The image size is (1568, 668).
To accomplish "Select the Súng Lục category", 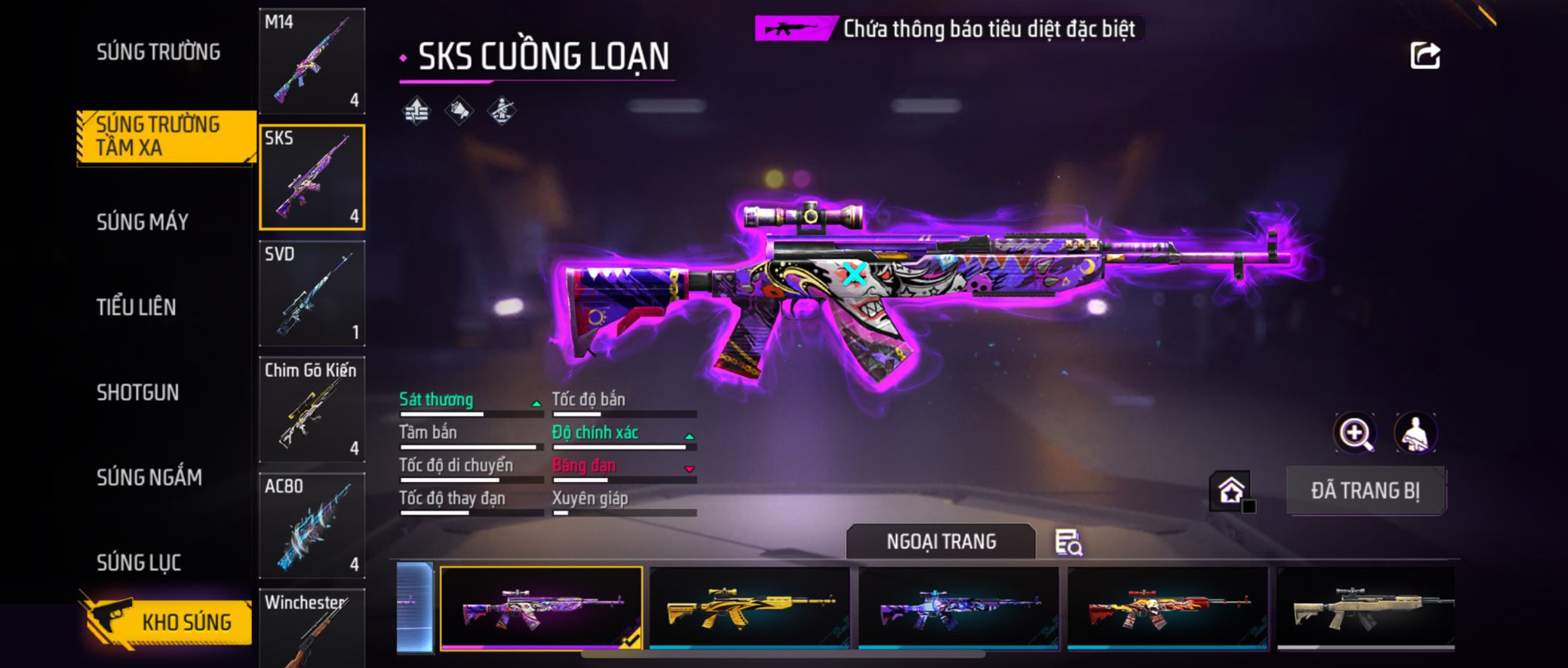I will (138, 562).
